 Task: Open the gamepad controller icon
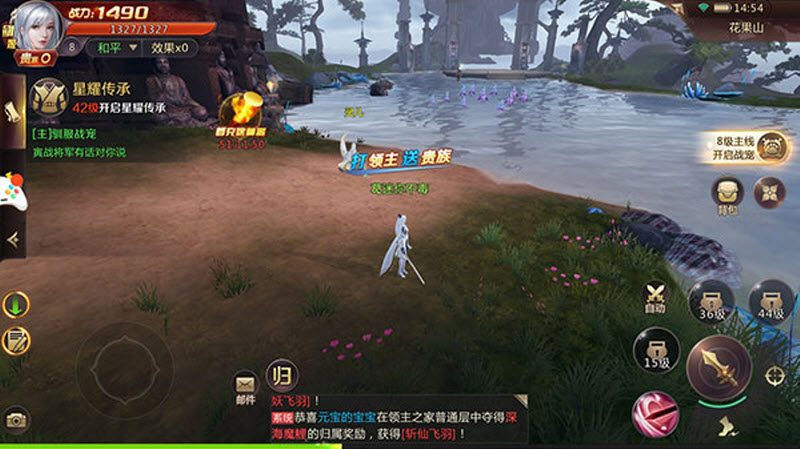tap(13, 188)
